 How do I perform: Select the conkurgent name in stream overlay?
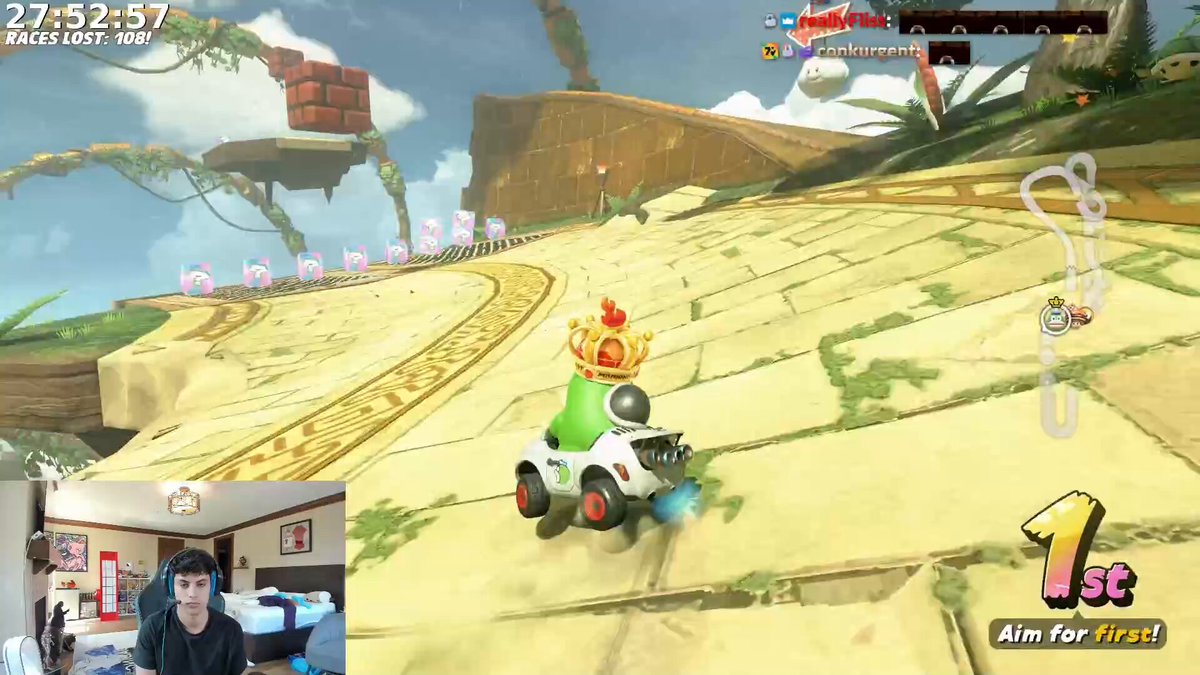[865, 50]
